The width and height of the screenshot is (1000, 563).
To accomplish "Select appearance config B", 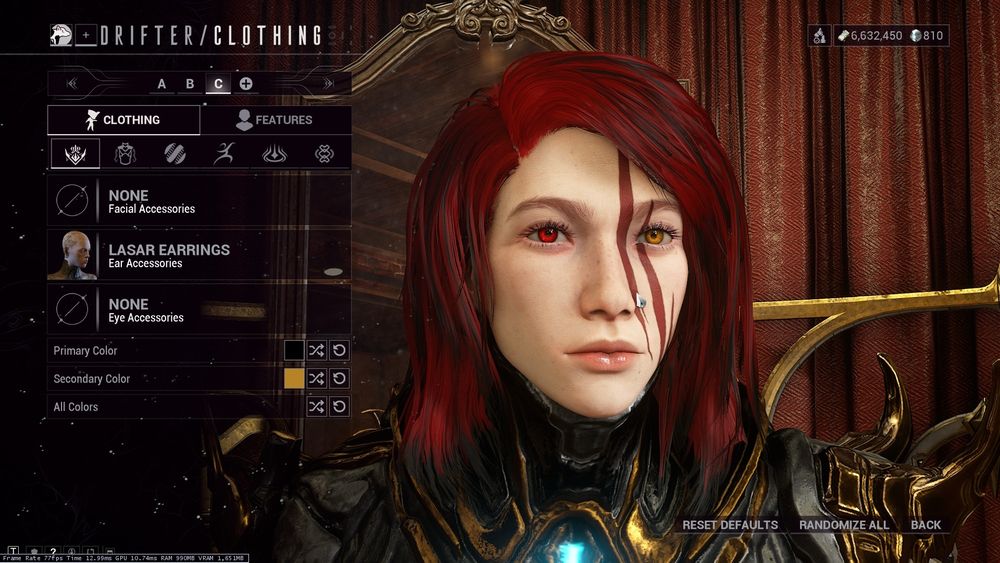I will click(190, 84).
